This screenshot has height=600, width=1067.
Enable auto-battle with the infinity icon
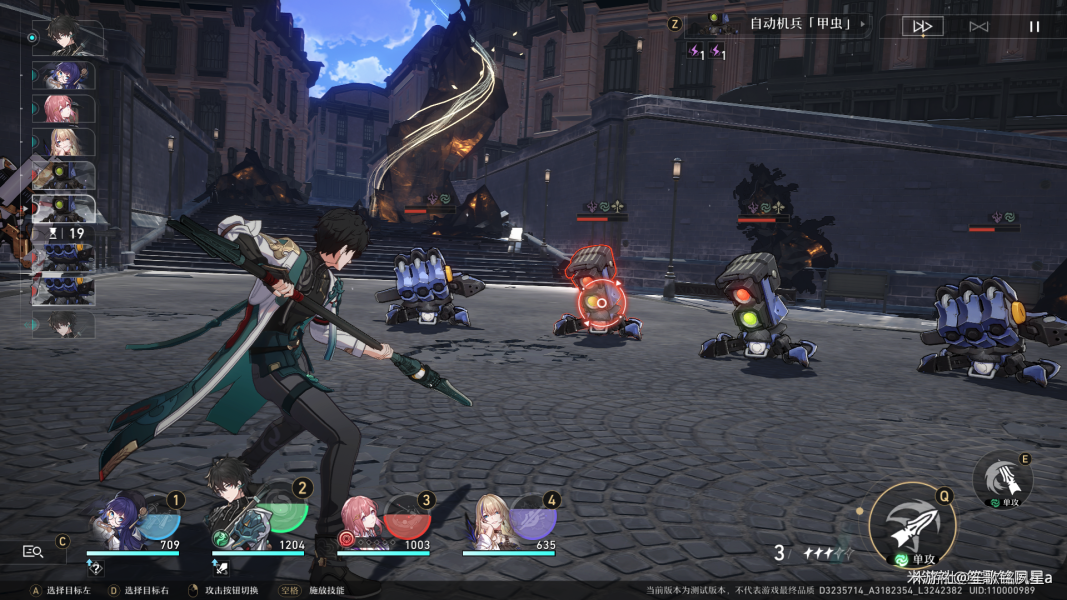click(978, 27)
